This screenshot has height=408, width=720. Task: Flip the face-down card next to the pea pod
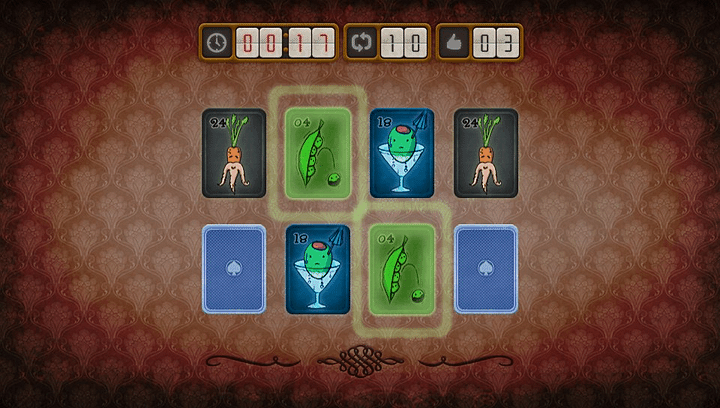coord(486,269)
